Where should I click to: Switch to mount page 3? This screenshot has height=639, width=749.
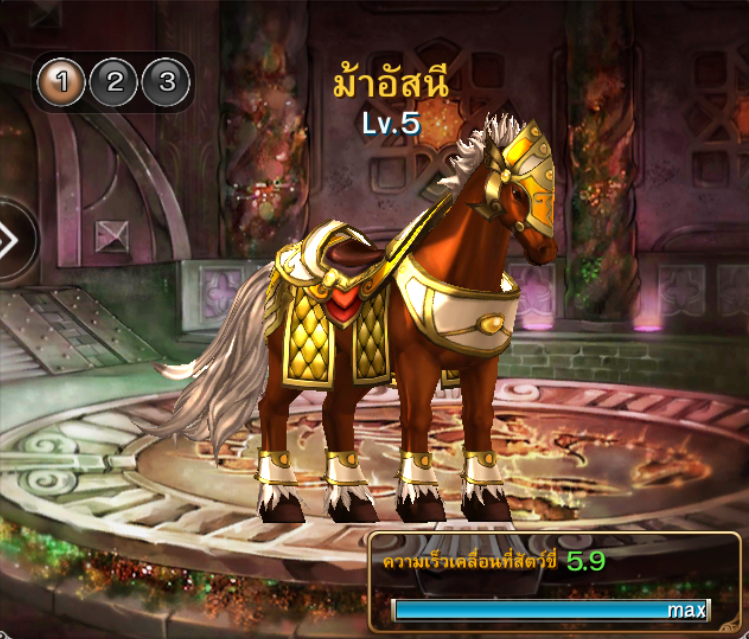[x=166, y=82]
